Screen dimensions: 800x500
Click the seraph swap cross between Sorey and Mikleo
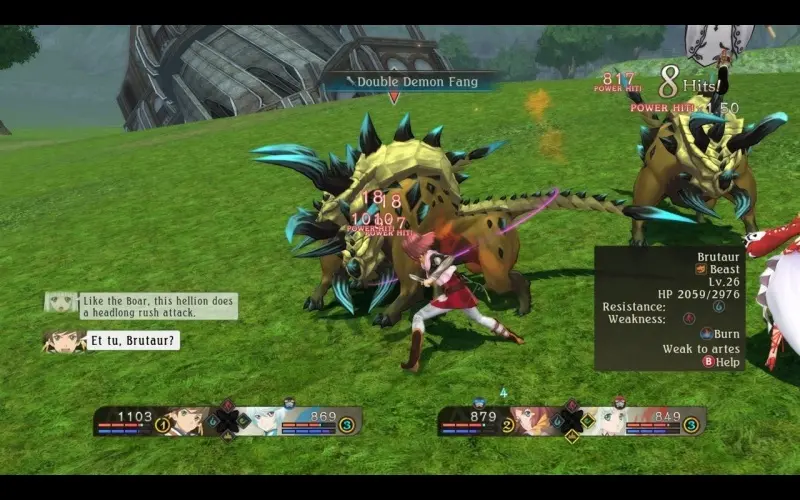click(228, 421)
